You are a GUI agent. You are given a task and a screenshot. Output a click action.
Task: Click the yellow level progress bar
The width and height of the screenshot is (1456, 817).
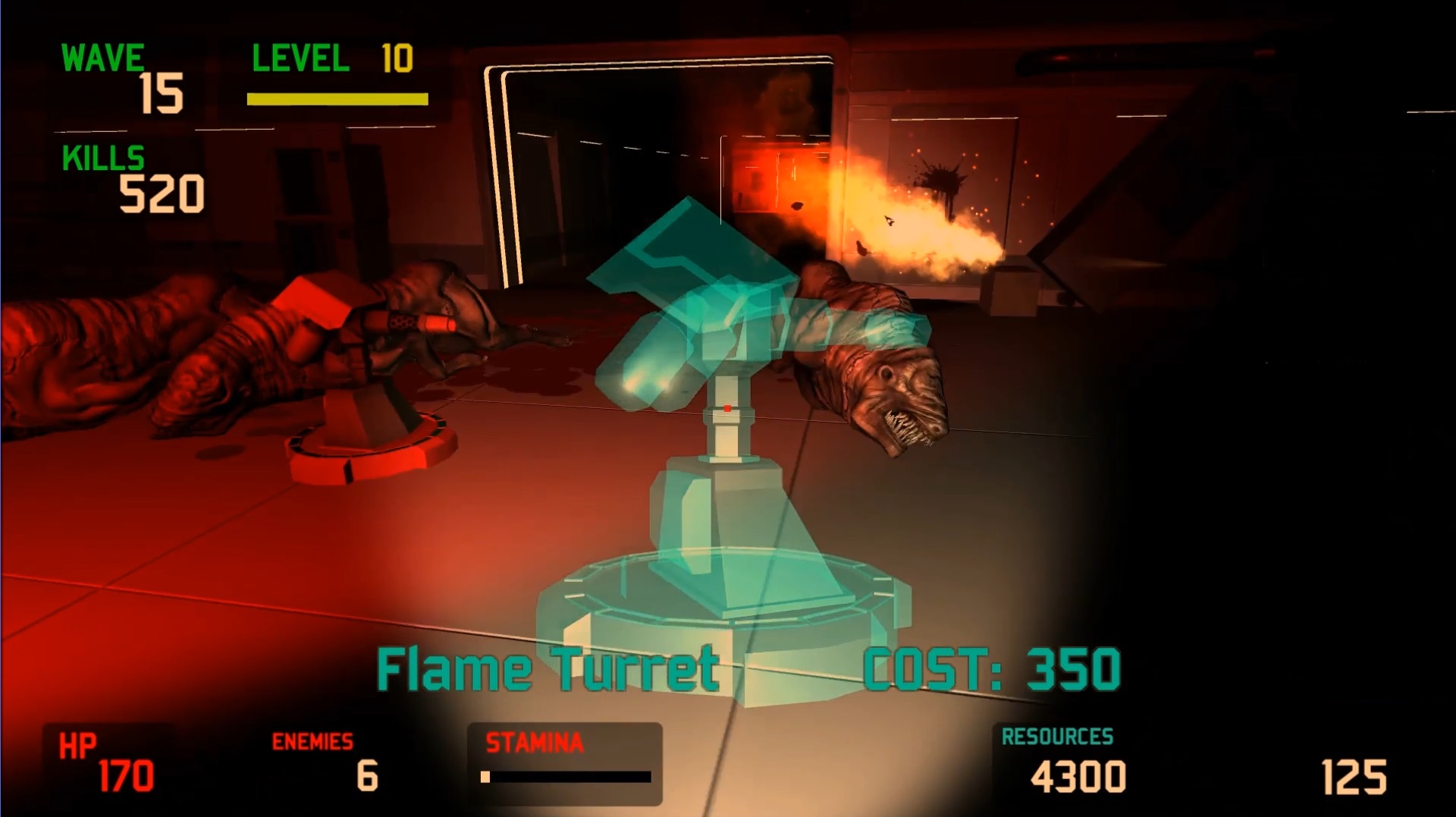tap(338, 97)
